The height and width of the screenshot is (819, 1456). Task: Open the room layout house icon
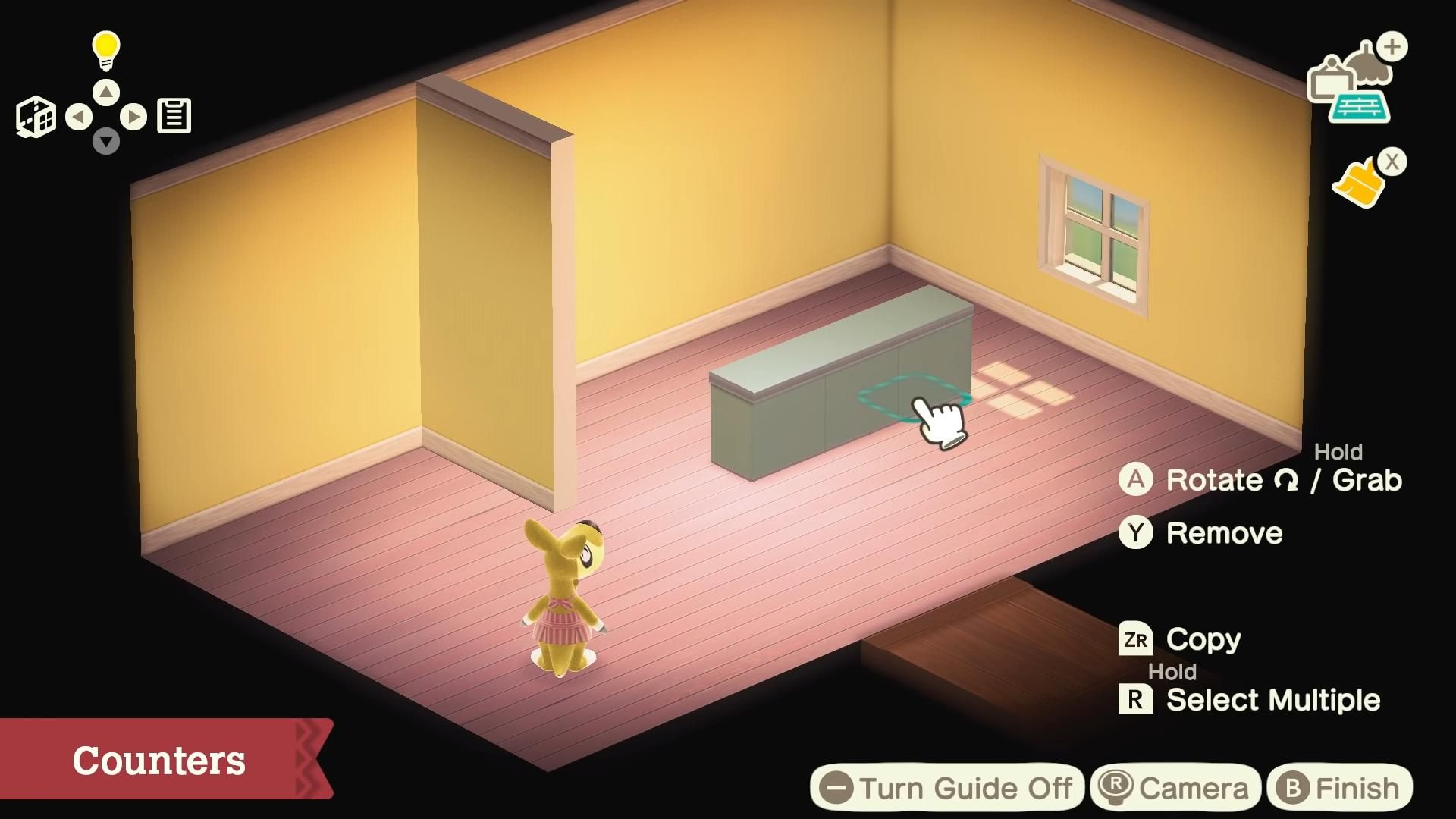click(x=36, y=116)
